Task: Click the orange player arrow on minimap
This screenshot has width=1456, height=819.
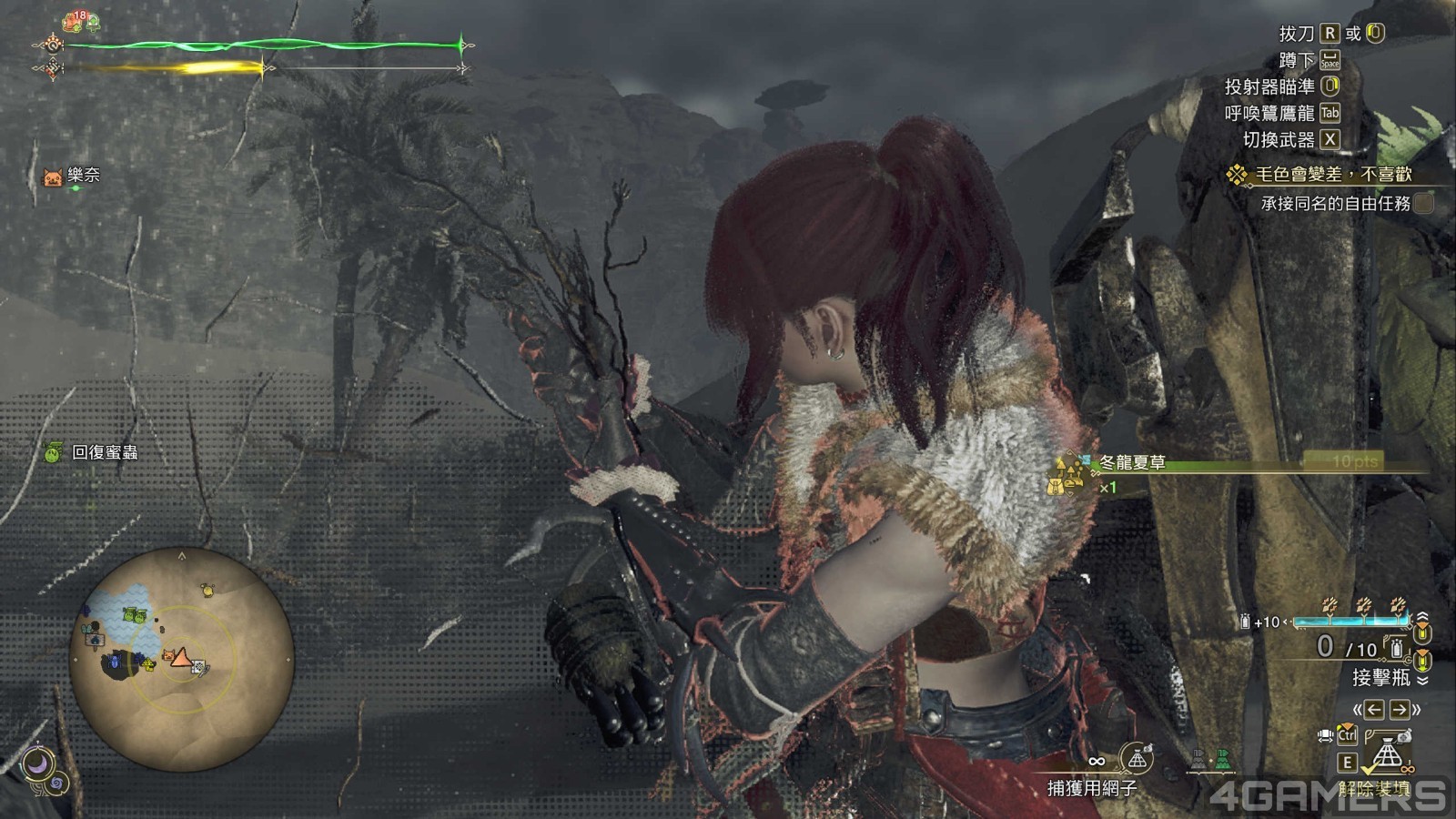Action: 181,657
